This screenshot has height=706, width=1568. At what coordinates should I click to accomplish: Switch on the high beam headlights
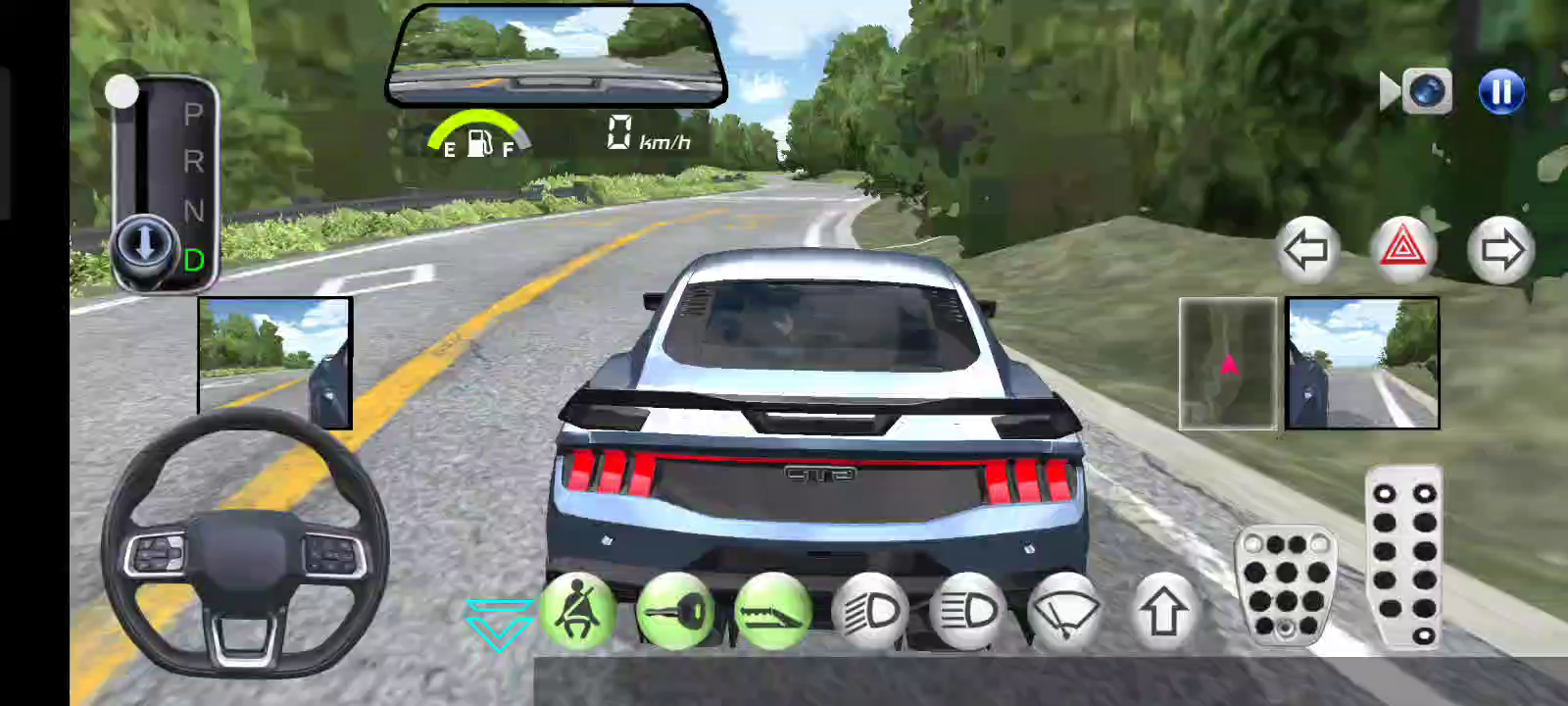point(967,613)
